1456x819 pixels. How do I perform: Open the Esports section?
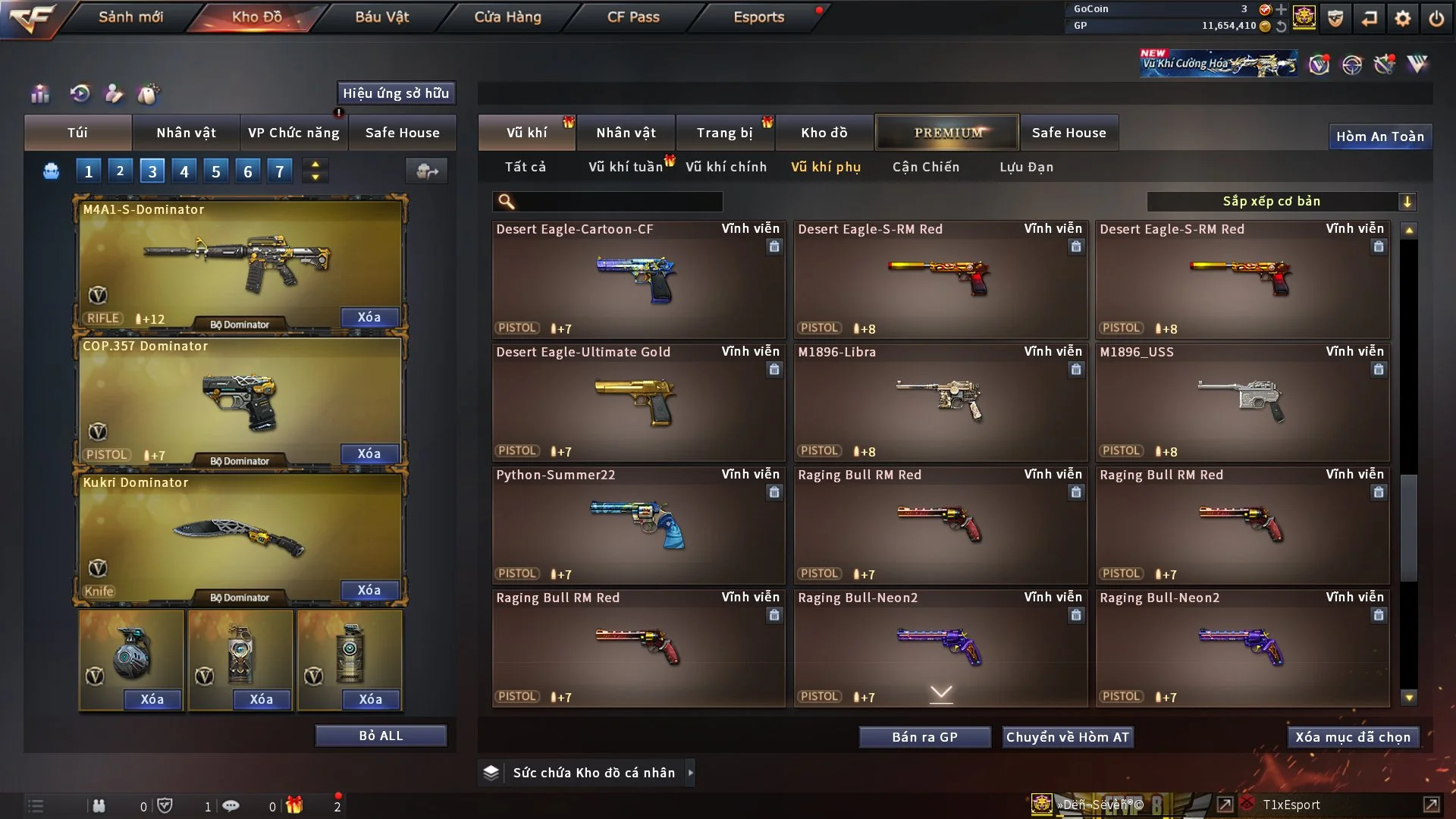click(758, 17)
